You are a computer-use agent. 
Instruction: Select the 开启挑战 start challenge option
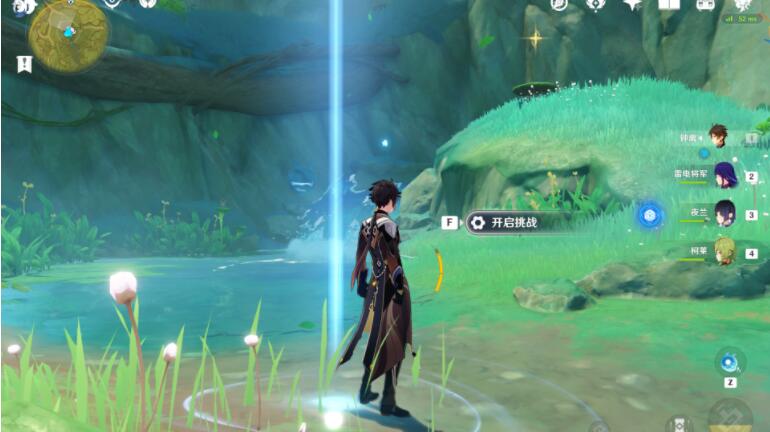514,222
